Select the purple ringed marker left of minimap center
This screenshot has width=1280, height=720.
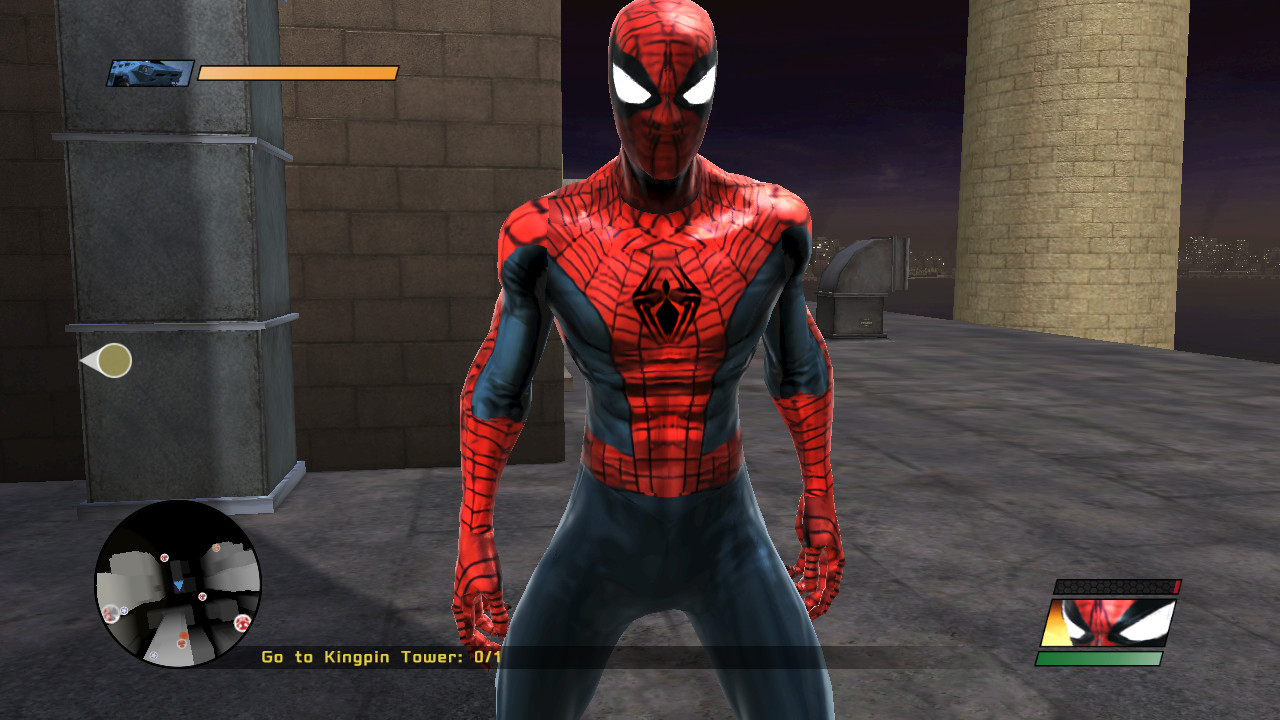coord(122,610)
